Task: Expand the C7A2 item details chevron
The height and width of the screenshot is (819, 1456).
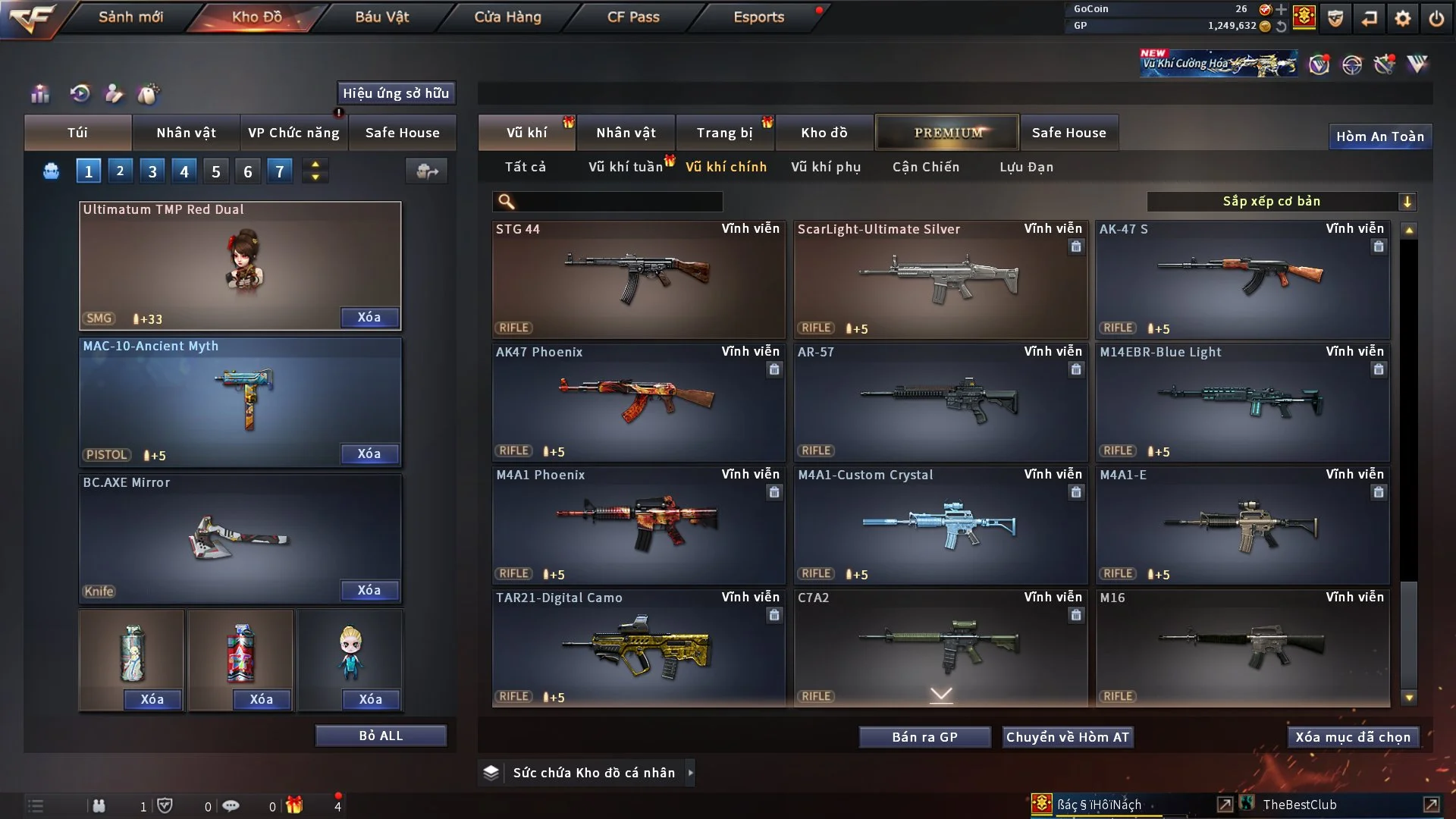Action: coord(940,693)
